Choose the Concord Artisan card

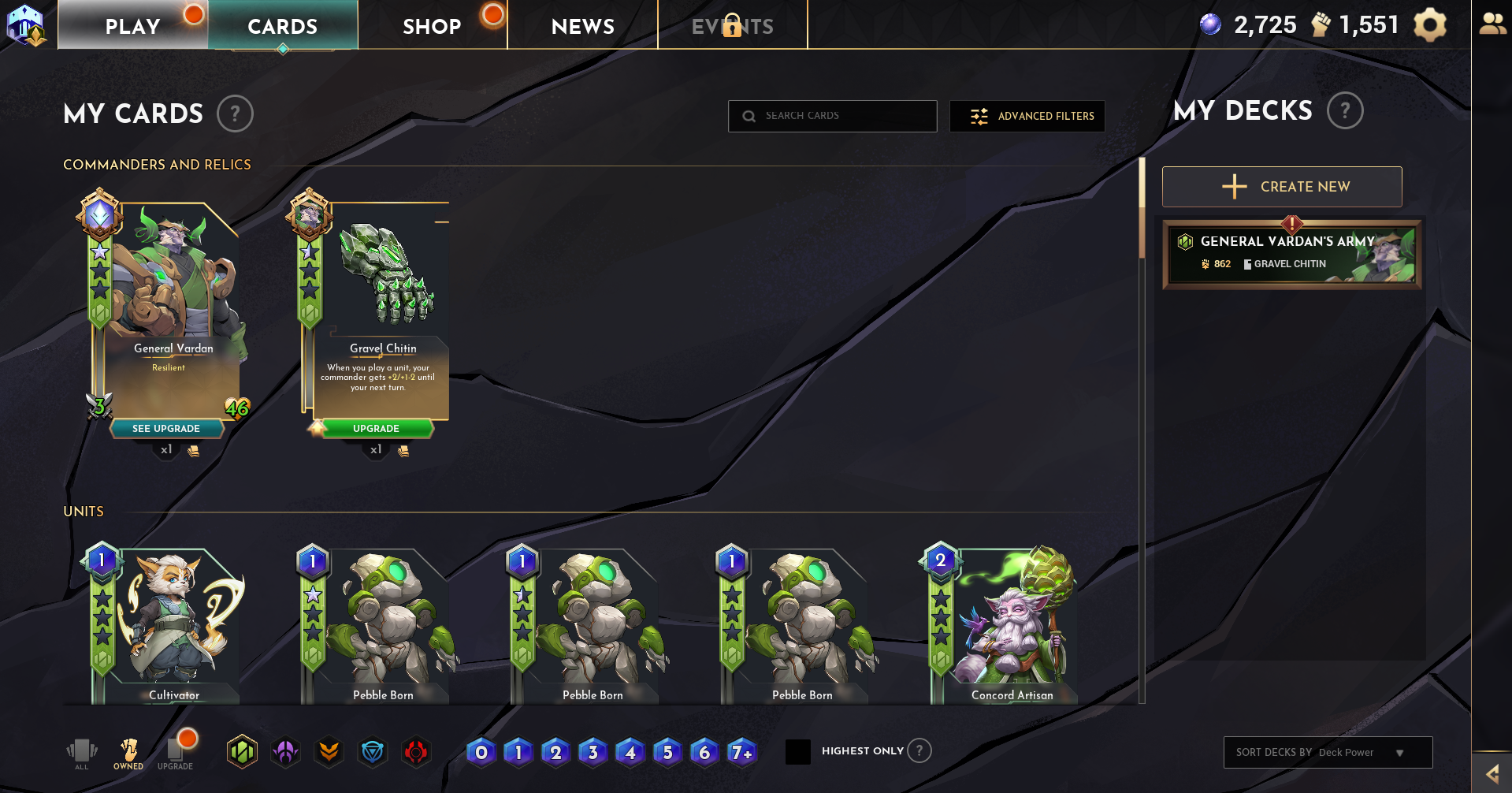[x=1004, y=624]
